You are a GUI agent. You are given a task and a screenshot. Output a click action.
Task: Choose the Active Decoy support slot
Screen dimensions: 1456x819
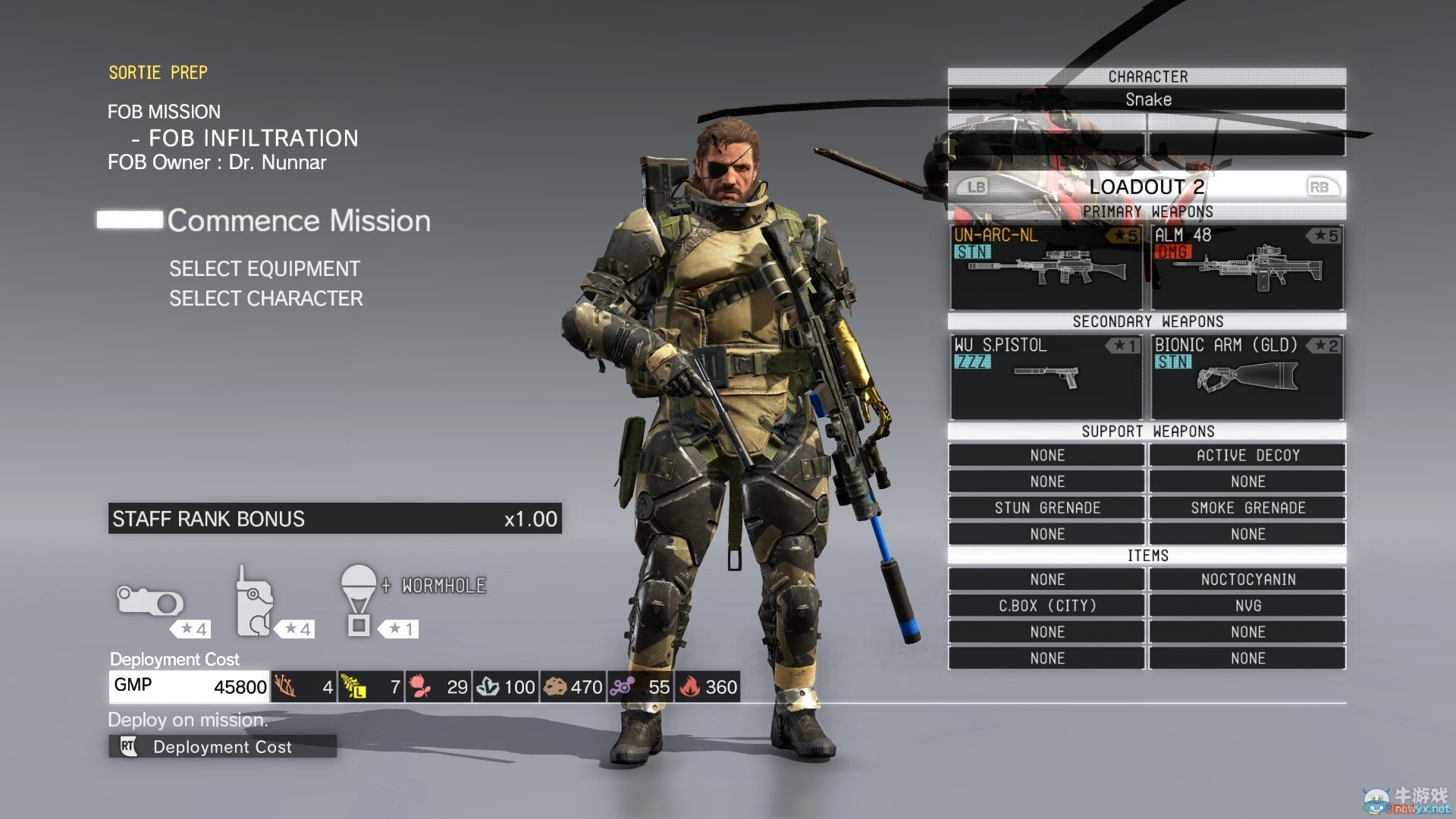pos(1247,455)
